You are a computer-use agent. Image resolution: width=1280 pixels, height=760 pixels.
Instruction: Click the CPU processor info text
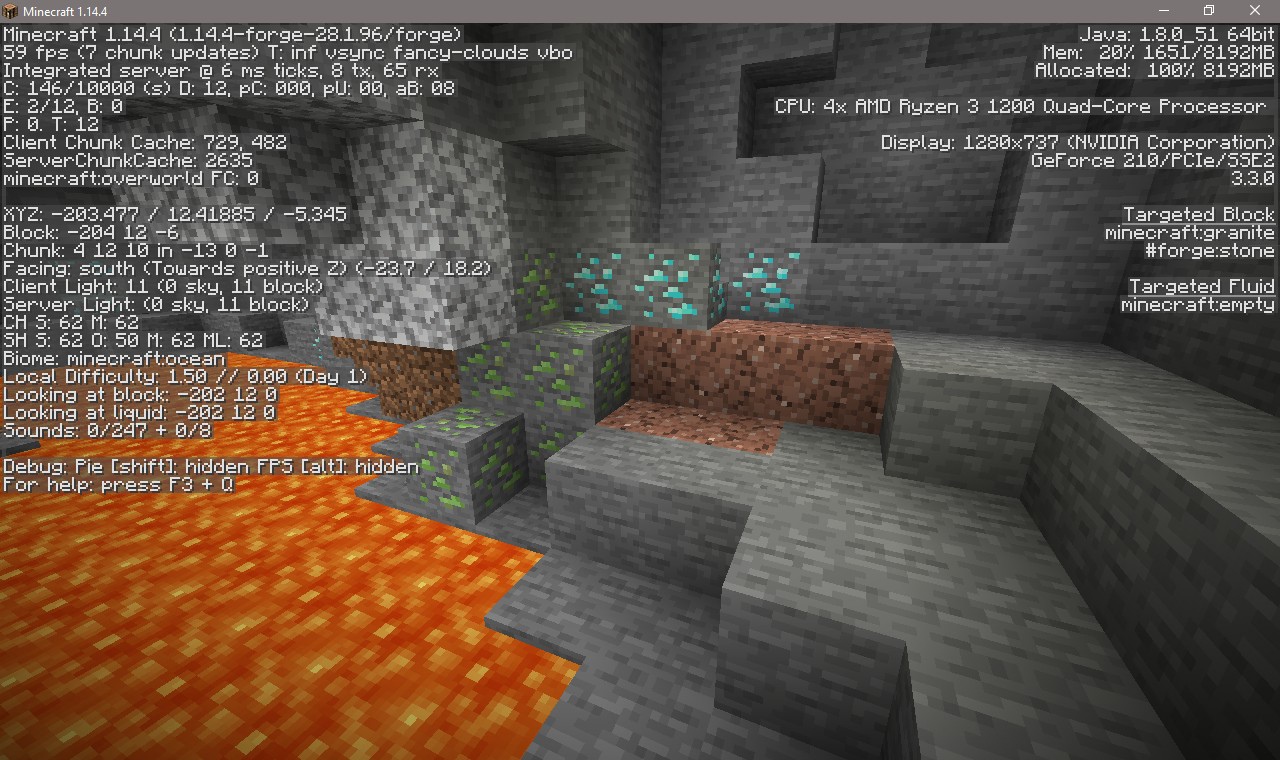pos(1020,106)
